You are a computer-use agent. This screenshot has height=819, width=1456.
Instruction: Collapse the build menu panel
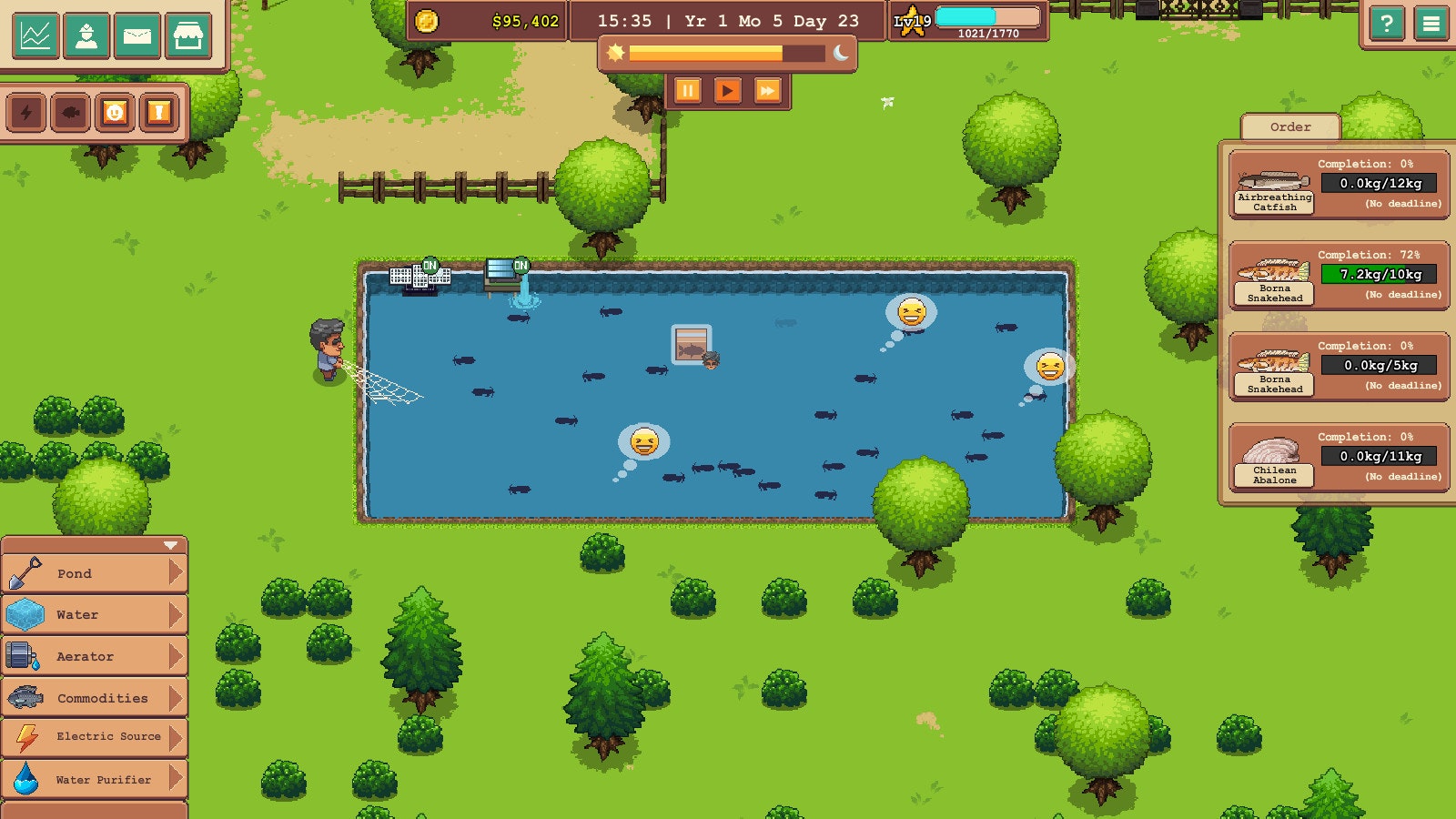click(169, 547)
